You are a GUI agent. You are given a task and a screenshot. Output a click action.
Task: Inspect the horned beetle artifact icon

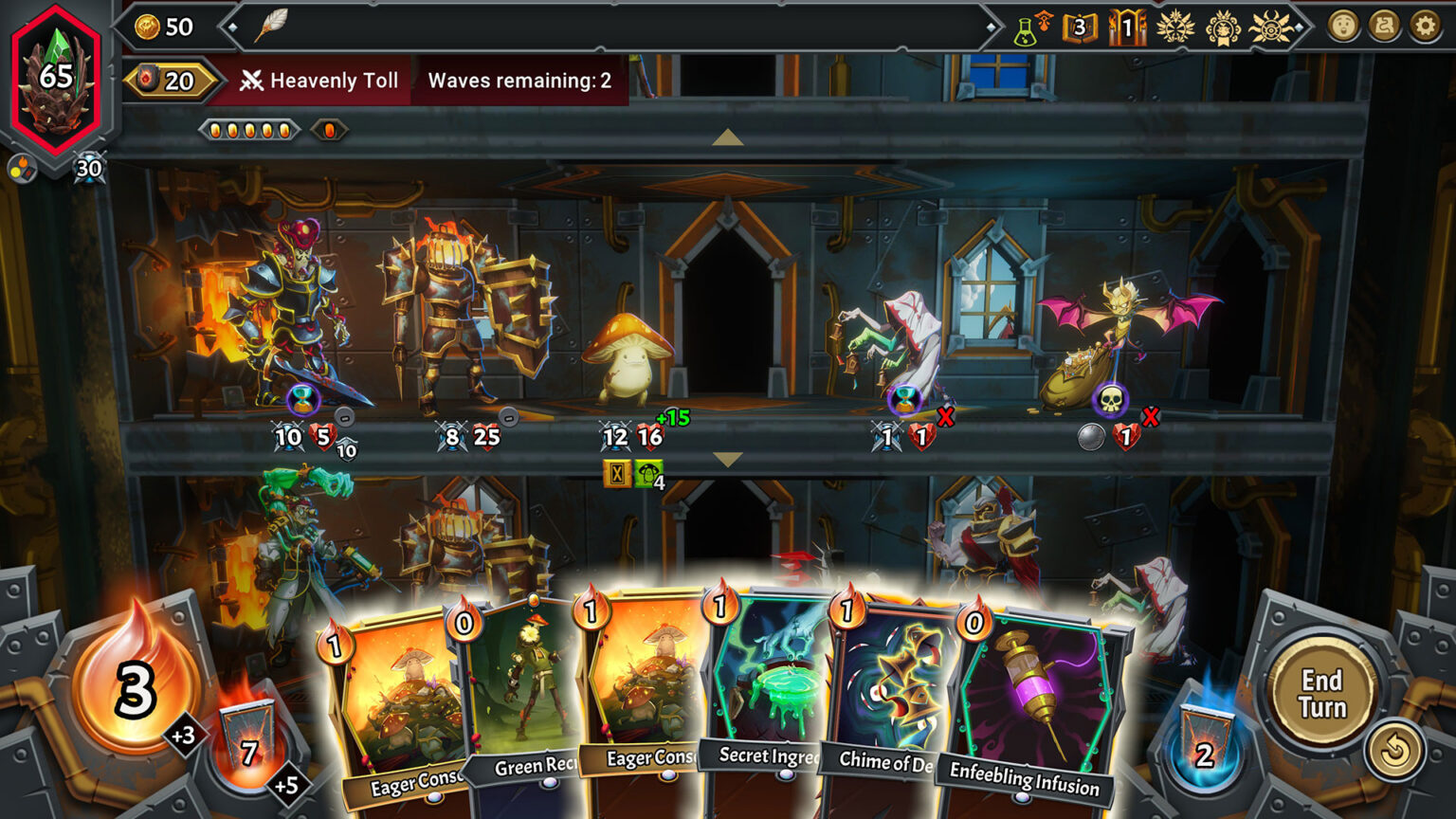(1270, 27)
